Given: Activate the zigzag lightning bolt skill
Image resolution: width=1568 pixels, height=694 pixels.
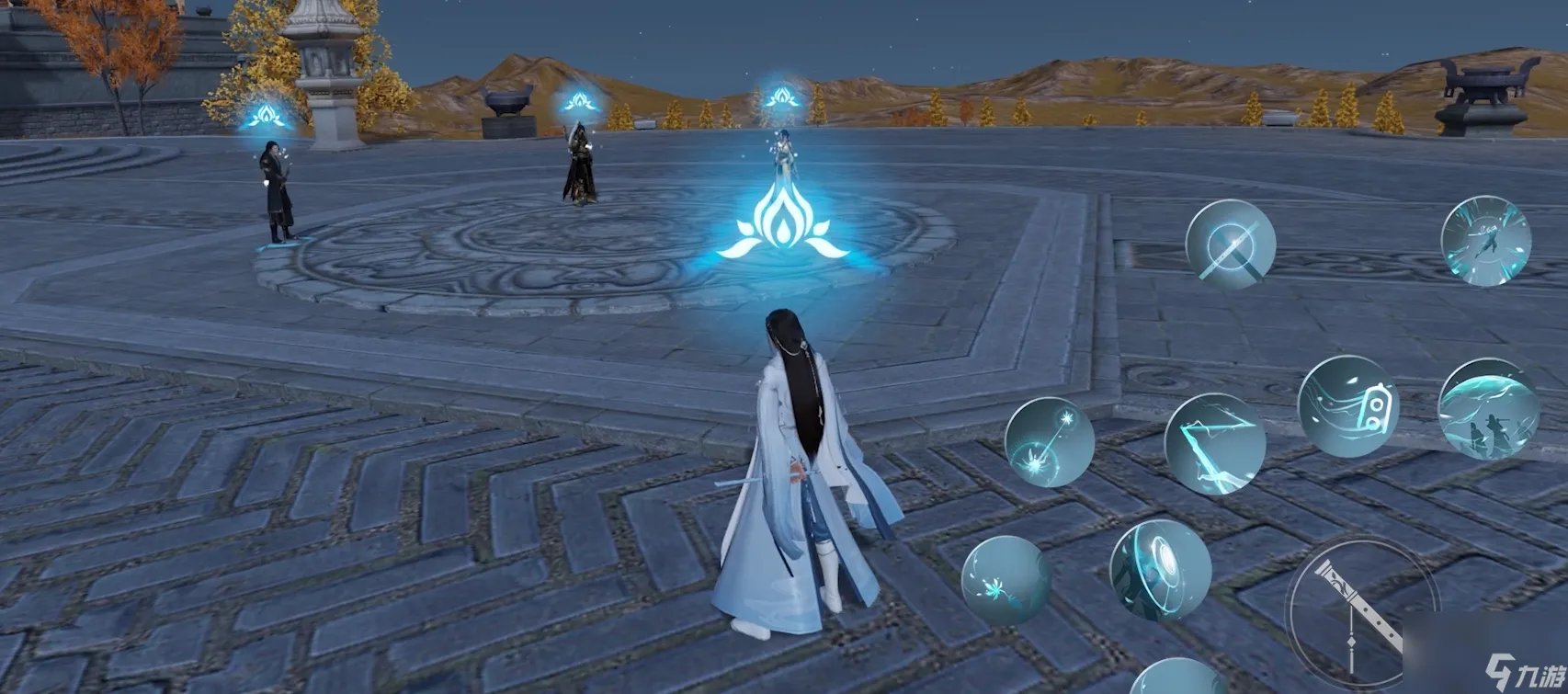Looking at the screenshot, I should pyautogui.click(x=1214, y=444).
